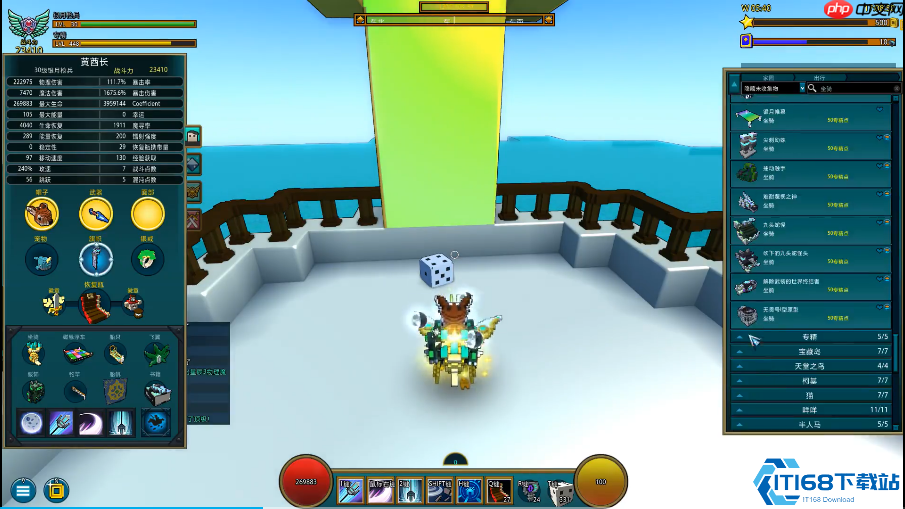
Task: Choose the rainbow magic carpet slot
Action: click(x=75, y=355)
